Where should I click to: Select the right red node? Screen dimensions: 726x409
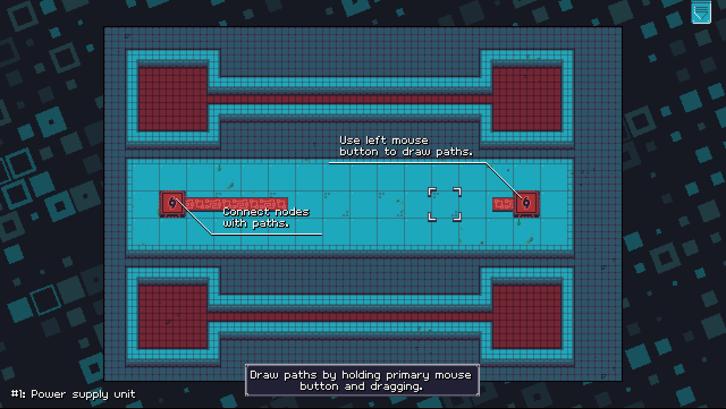click(526, 203)
